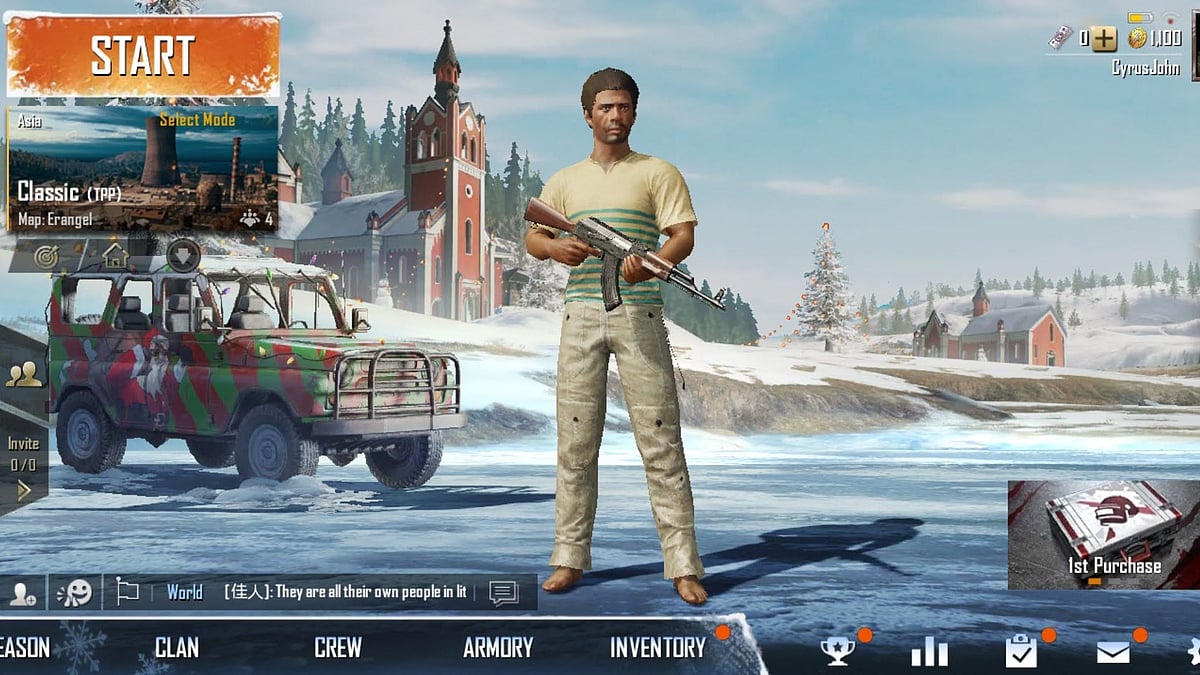The image size is (1200, 675).
Task: Open the friends list icon
Action: [x=23, y=374]
